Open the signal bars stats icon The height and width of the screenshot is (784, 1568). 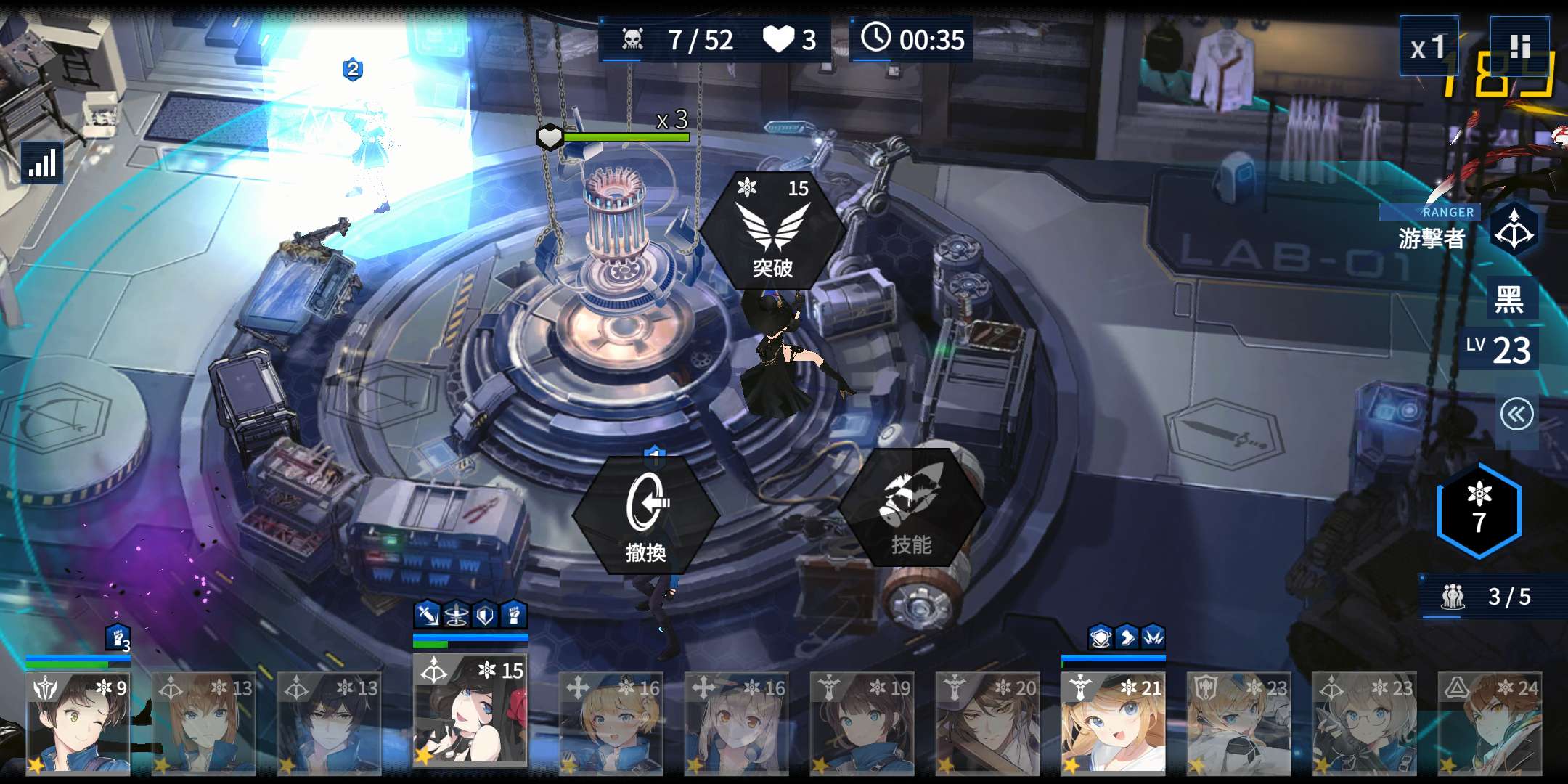[42, 163]
